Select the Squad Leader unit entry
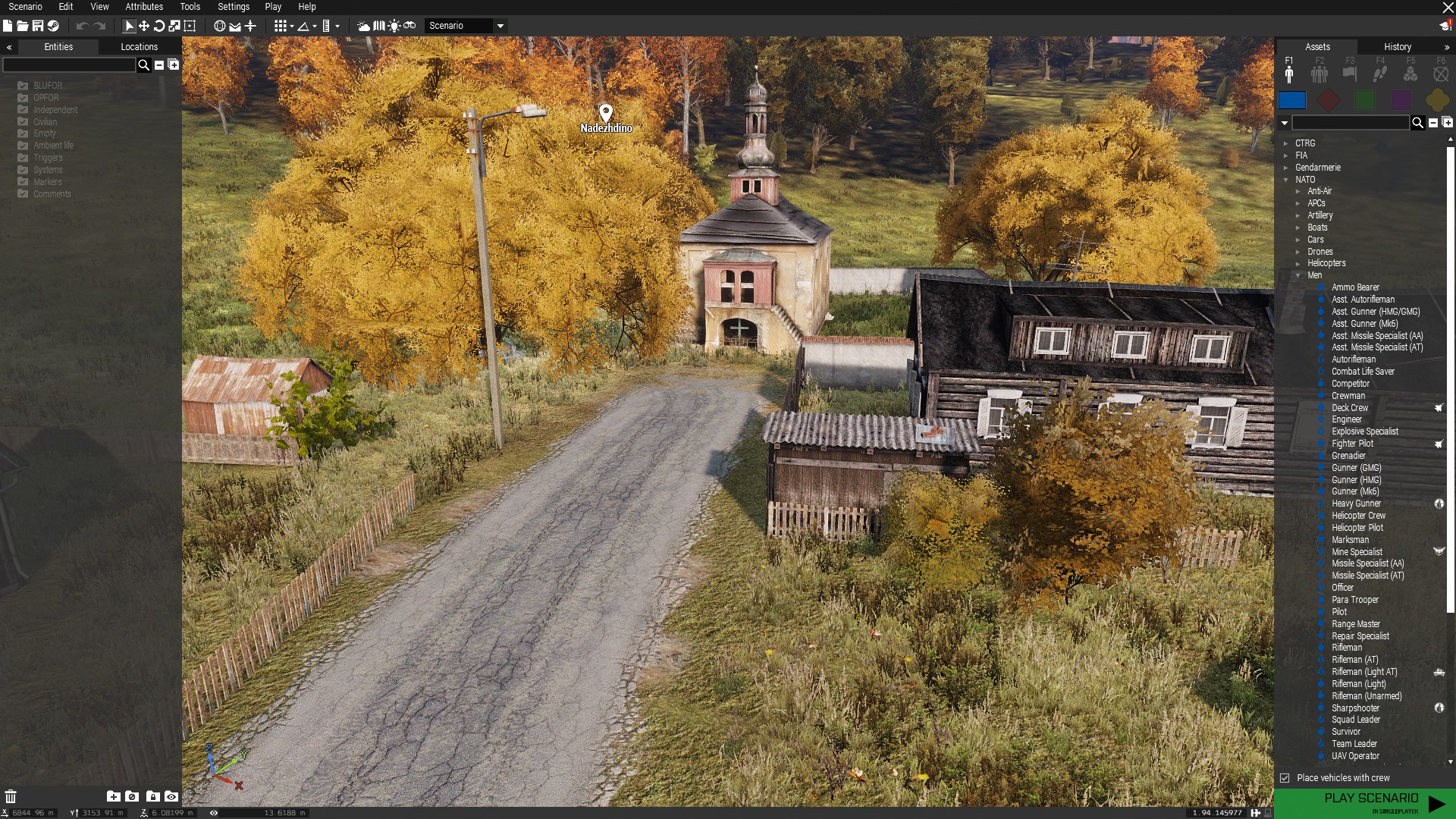1456x819 pixels. coord(1356,720)
